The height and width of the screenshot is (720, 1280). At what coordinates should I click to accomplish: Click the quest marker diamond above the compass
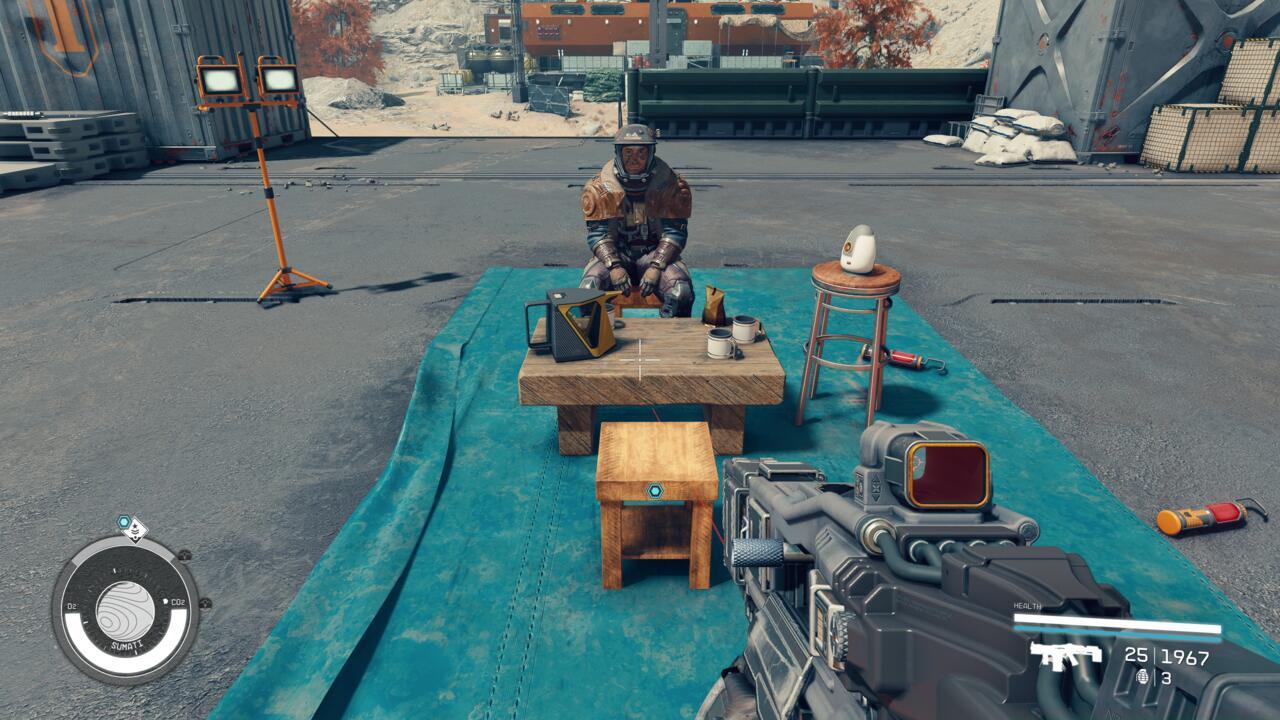coord(135,530)
